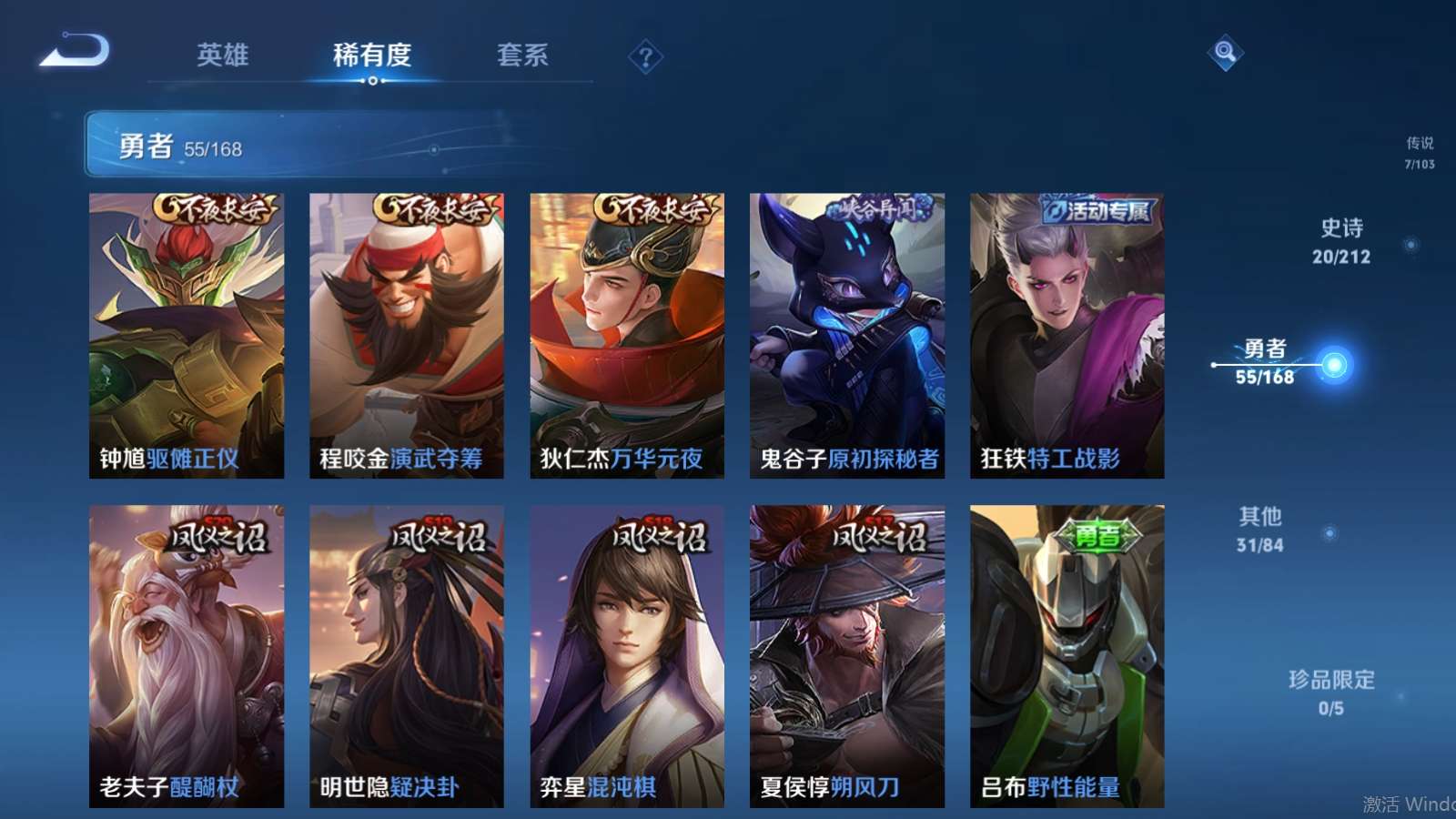1456x819 pixels.
Task: View the 弈星 混沌棋 skin card
Action: tap(627, 655)
